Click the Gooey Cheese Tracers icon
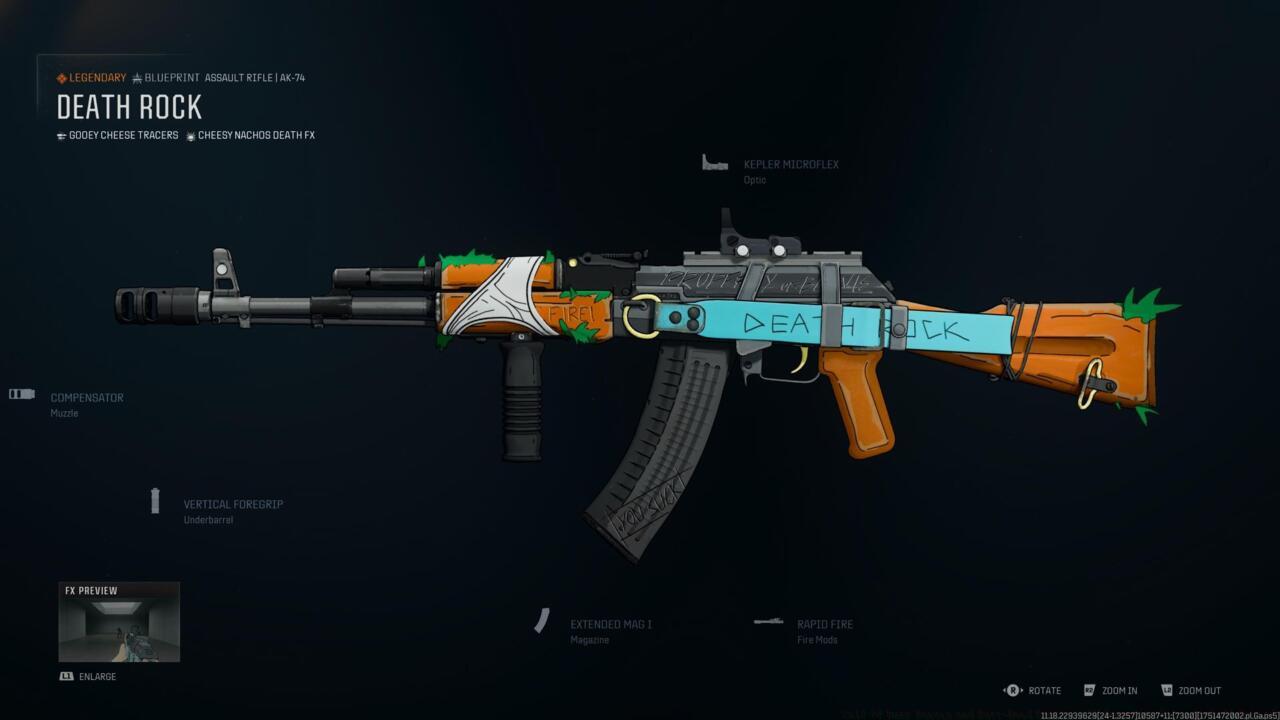The height and width of the screenshot is (720, 1280). pyautogui.click(x=61, y=135)
